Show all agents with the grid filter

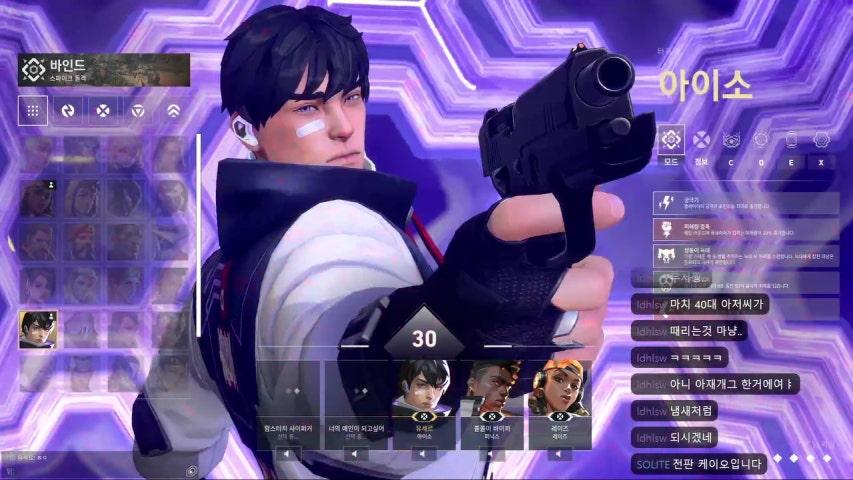33,110
